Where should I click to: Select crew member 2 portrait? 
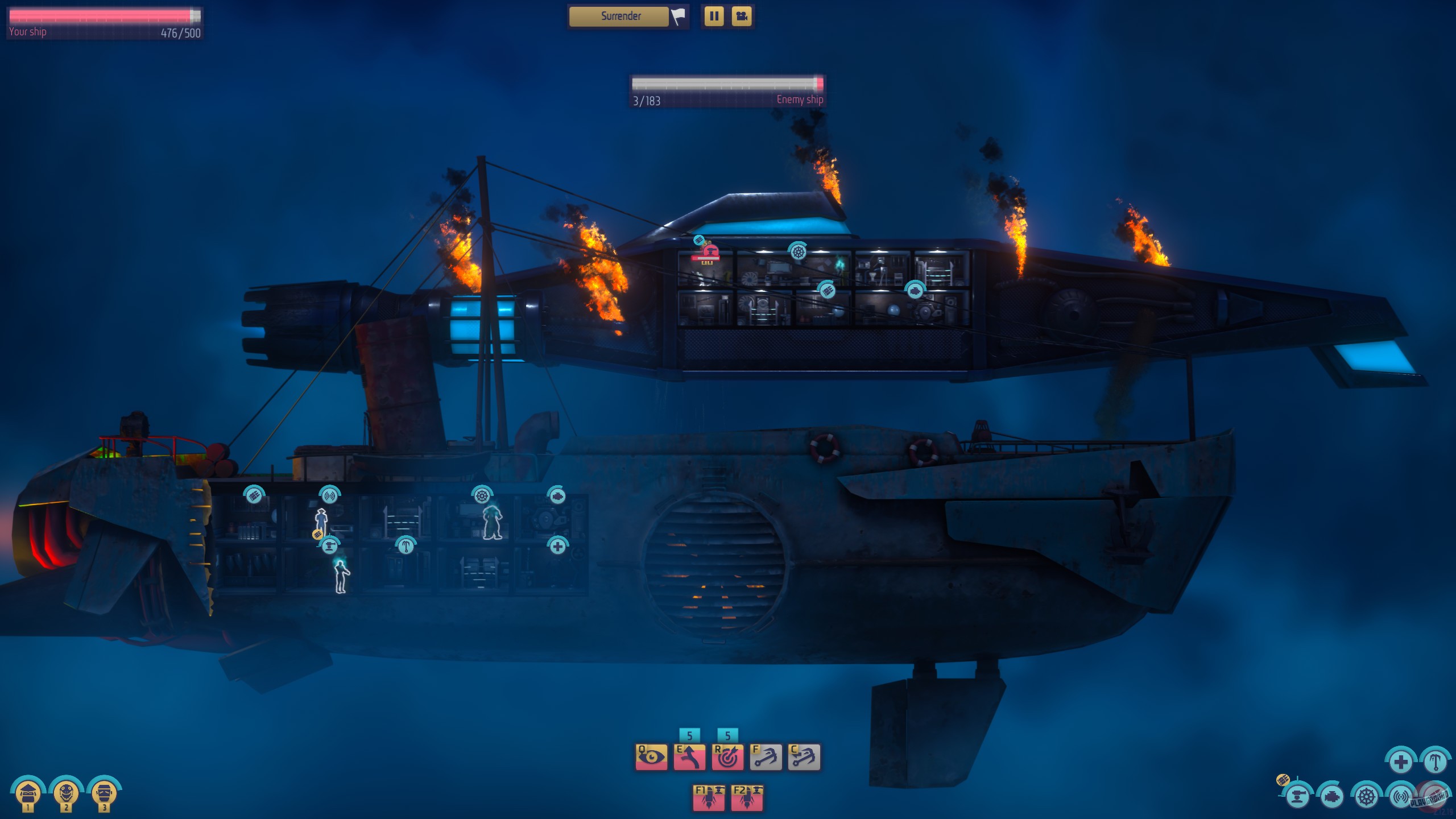tap(65, 793)
